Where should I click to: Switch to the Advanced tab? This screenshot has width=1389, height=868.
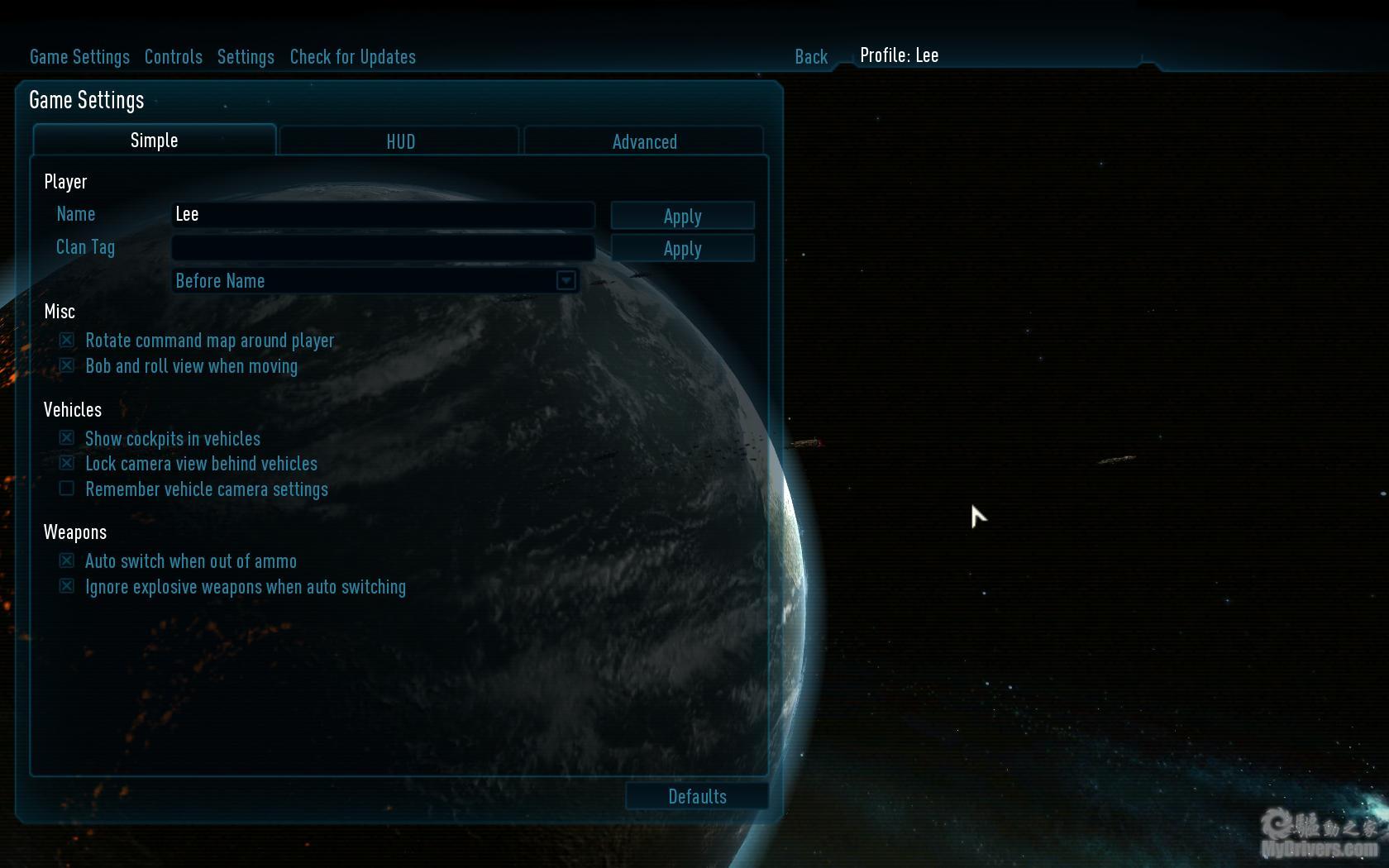point(644,141)
